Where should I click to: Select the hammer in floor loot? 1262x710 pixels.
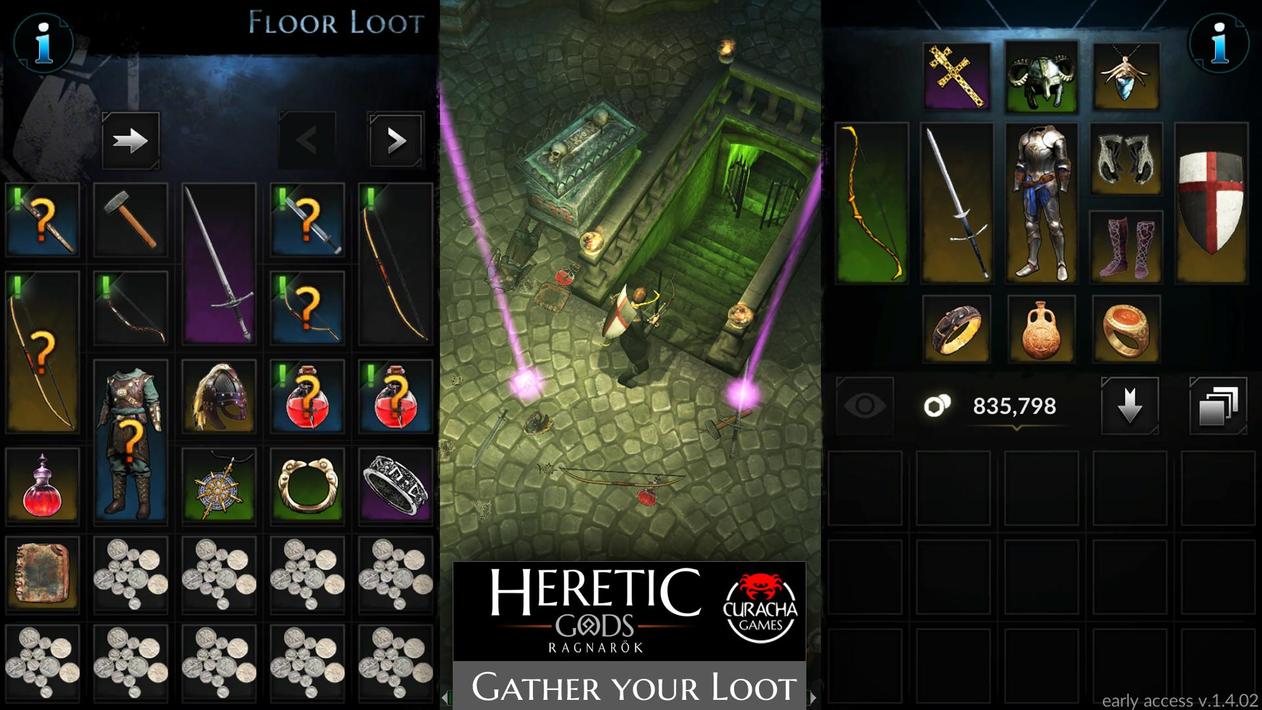[x=130, y=219]
